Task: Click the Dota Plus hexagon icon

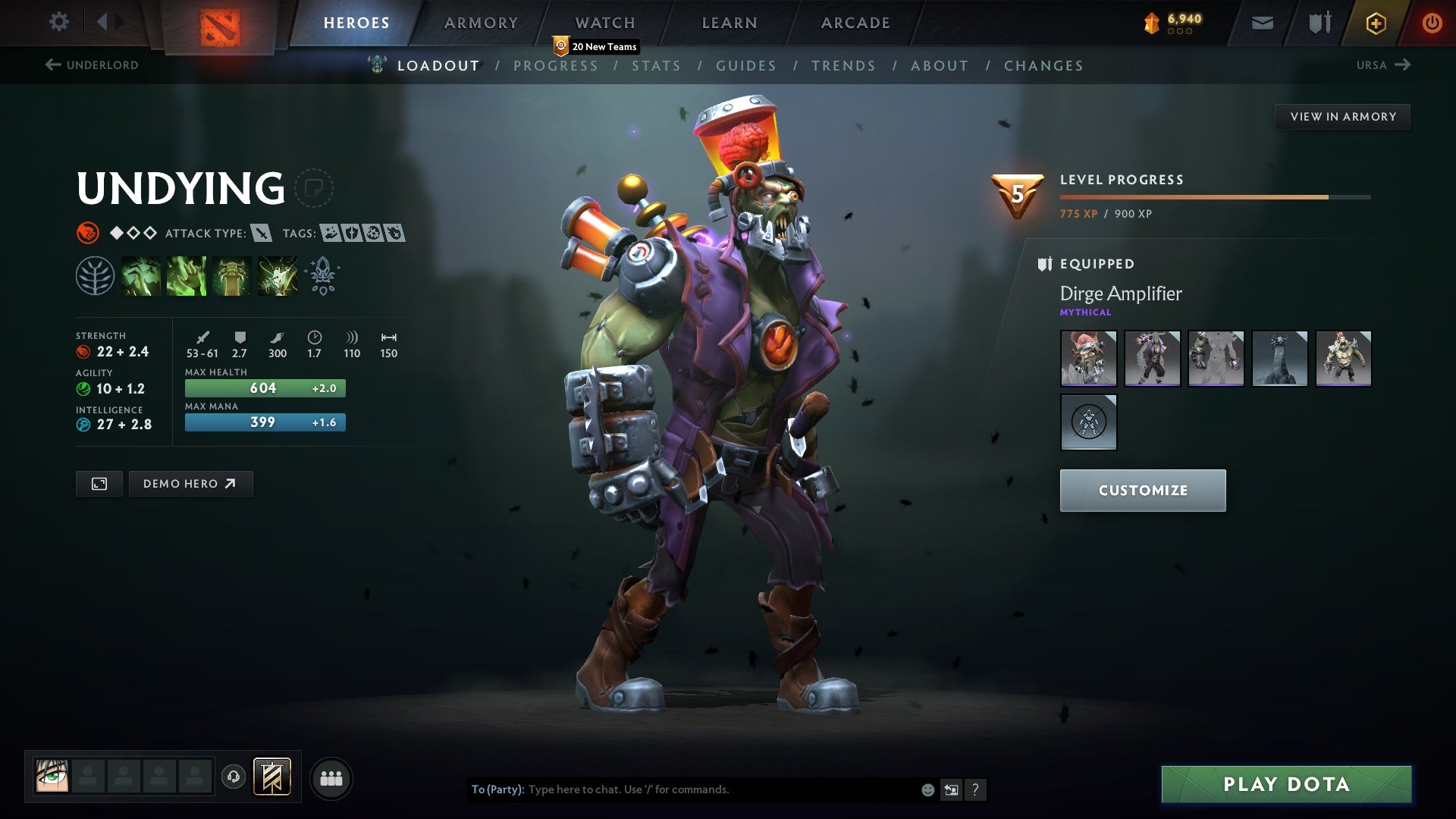Action: 1375,22
